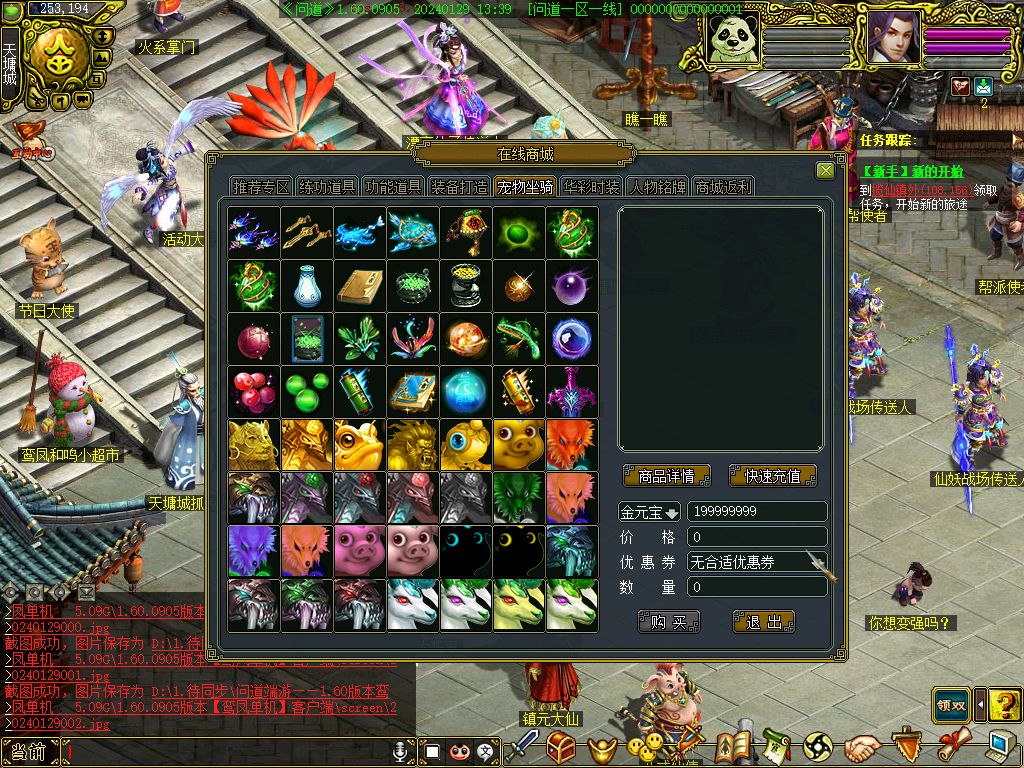Open the 金元宝 currency dropdown
The image size is (1024, 768).
(650, 512)
